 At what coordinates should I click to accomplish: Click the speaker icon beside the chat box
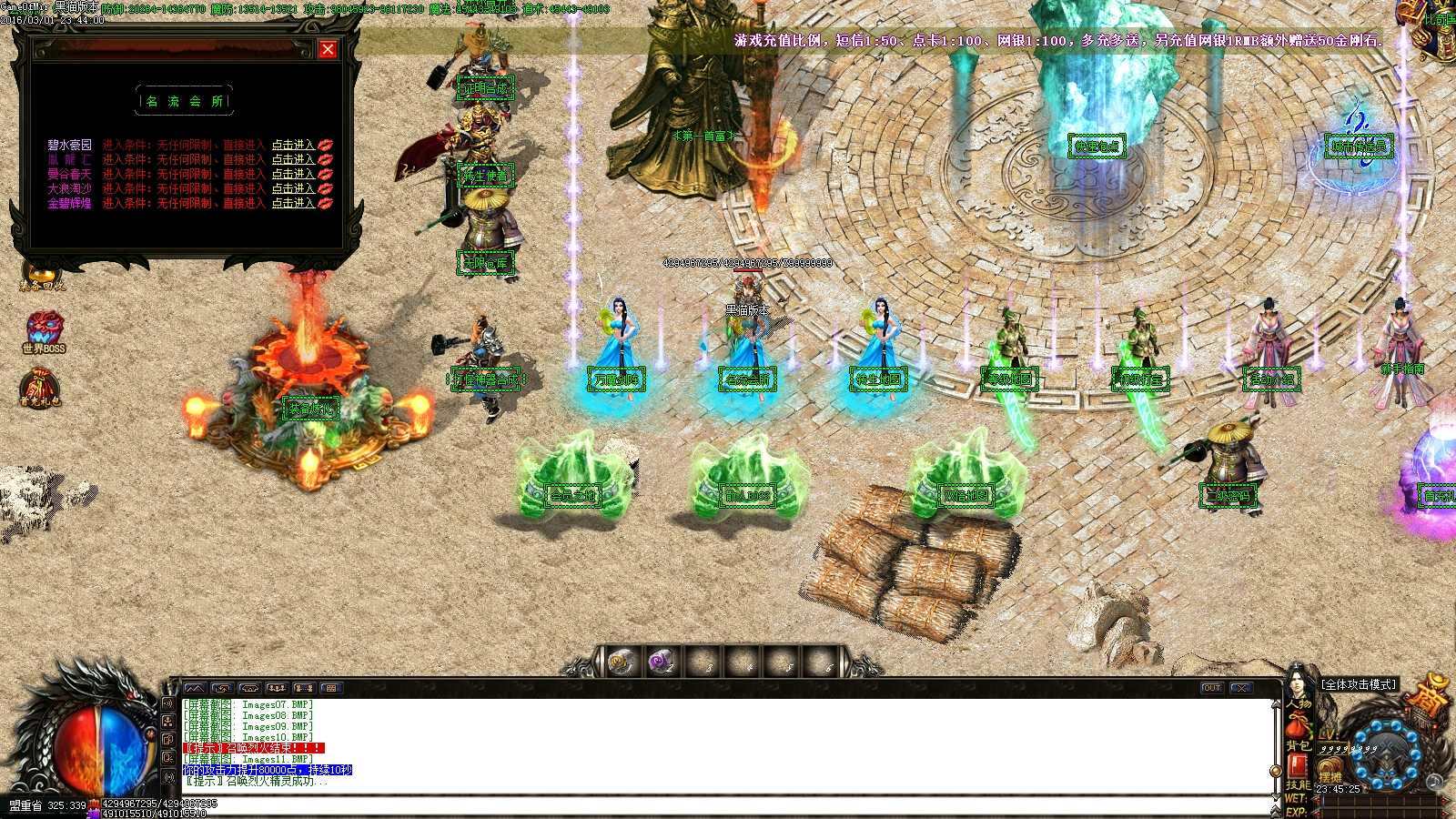167,703
